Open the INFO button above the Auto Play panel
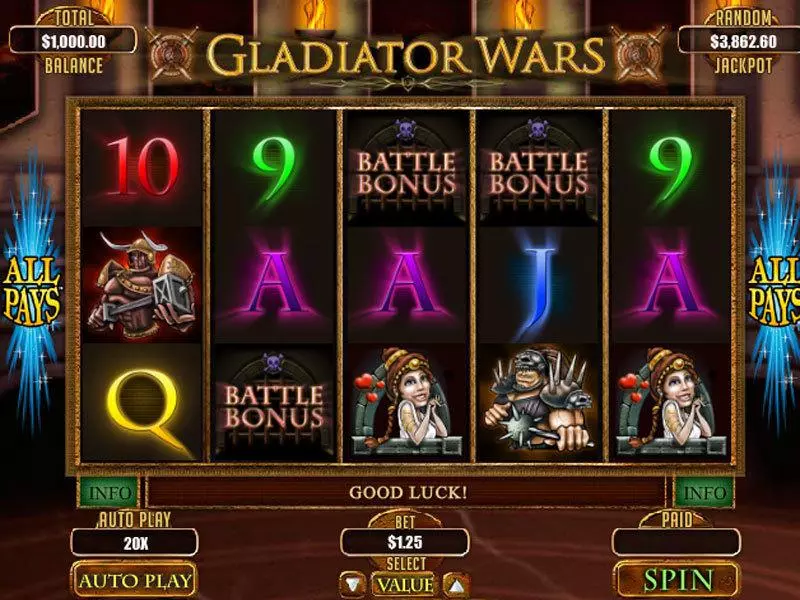The image size is (800, 600). point(107,493)
